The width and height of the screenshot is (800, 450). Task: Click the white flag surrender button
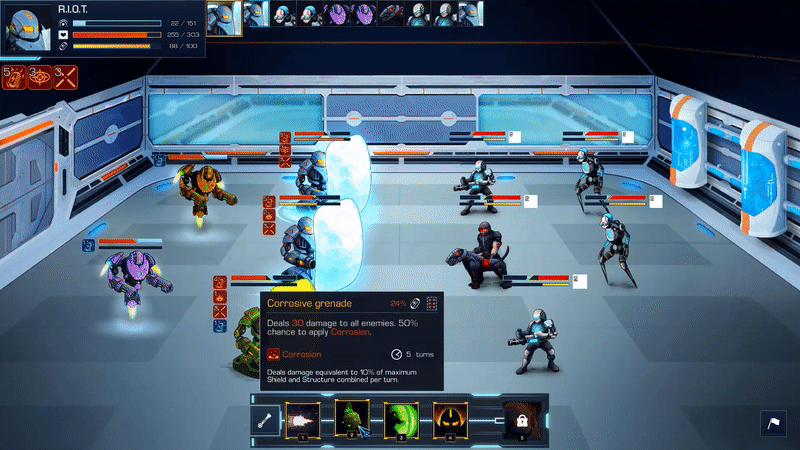pos(774,424)
